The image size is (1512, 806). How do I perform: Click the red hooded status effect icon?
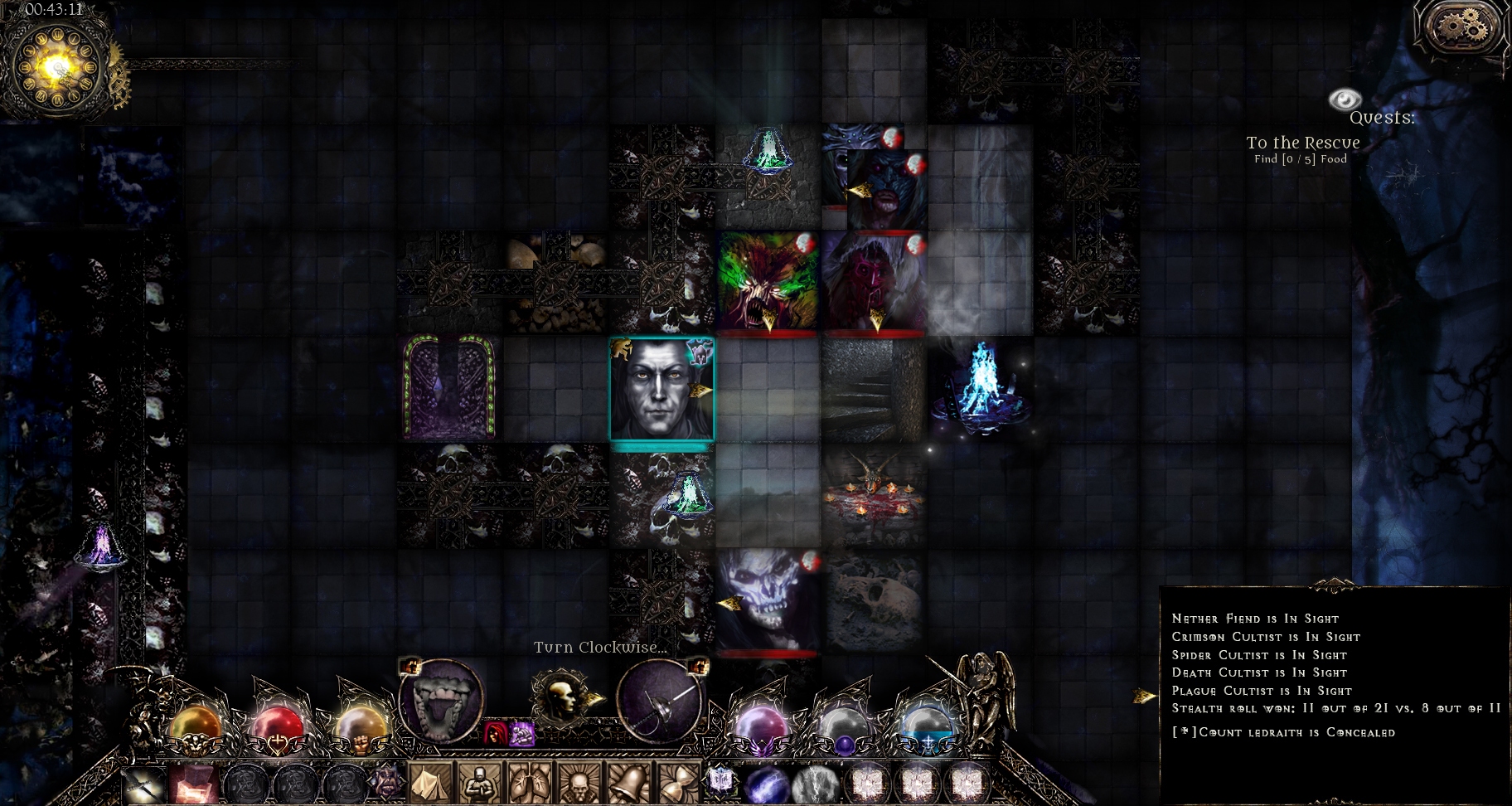point(497,733)
